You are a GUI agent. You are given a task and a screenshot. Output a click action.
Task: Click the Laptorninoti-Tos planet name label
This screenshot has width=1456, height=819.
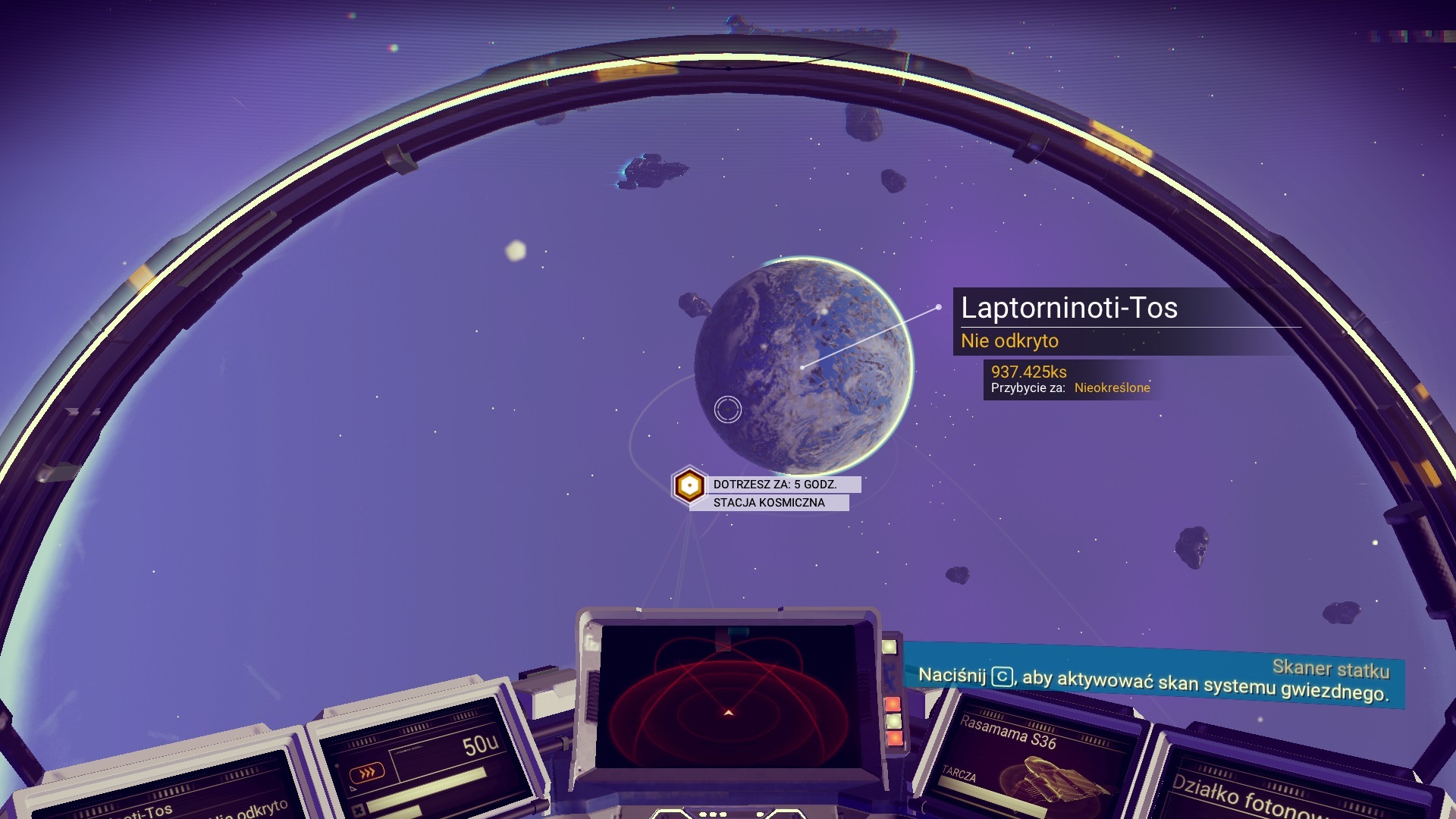tap(1068, 308)
